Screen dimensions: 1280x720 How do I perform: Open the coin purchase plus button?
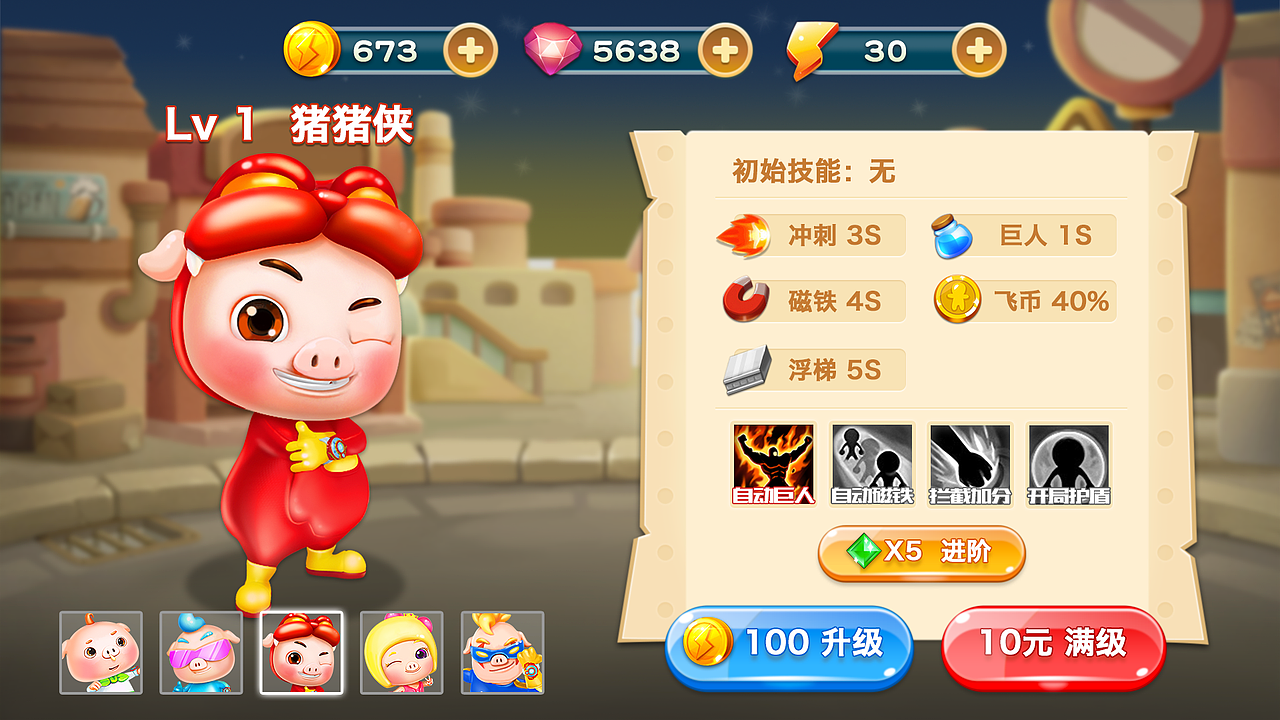pyautogui.click(x=473, y=49)
